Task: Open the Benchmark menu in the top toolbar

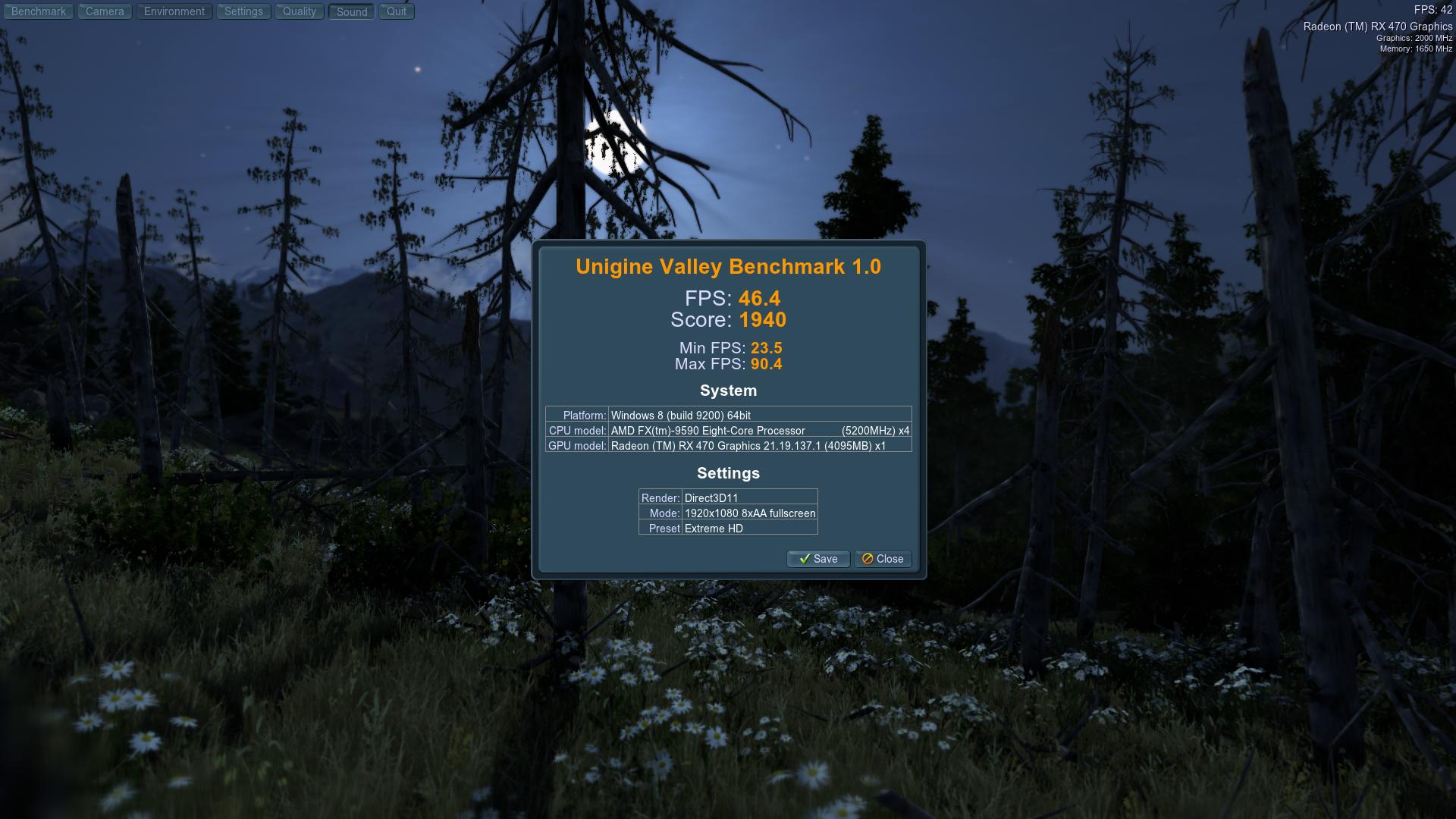Action: click(x=38, y=11)
